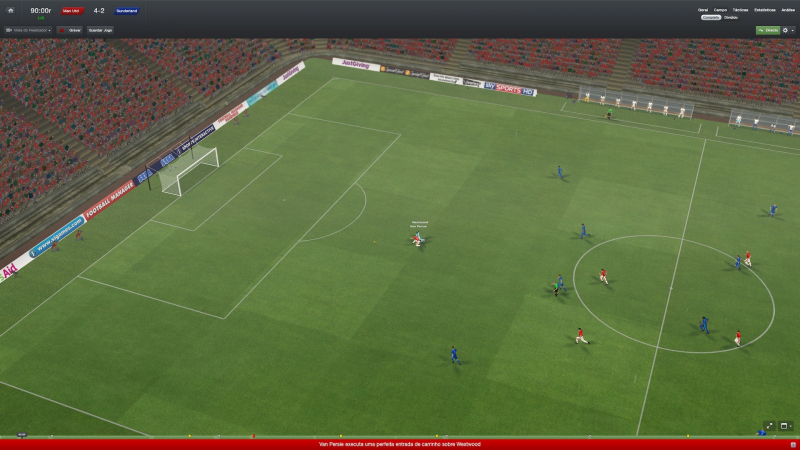Screen dimensions: 800x450
Task: Select the Dividido view option
Action: pos(731,17)
